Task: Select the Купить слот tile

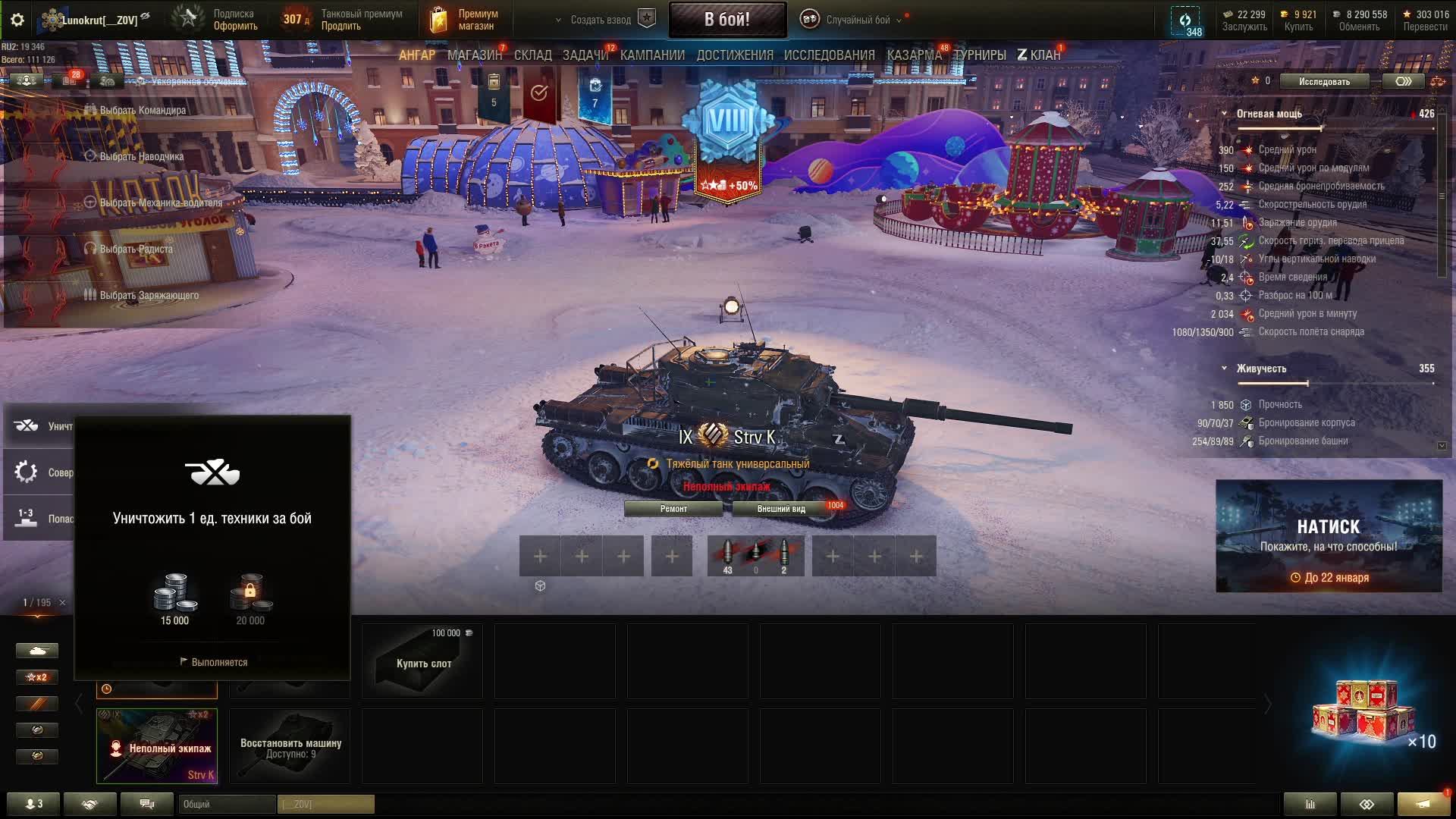Action: click(422, 662)
